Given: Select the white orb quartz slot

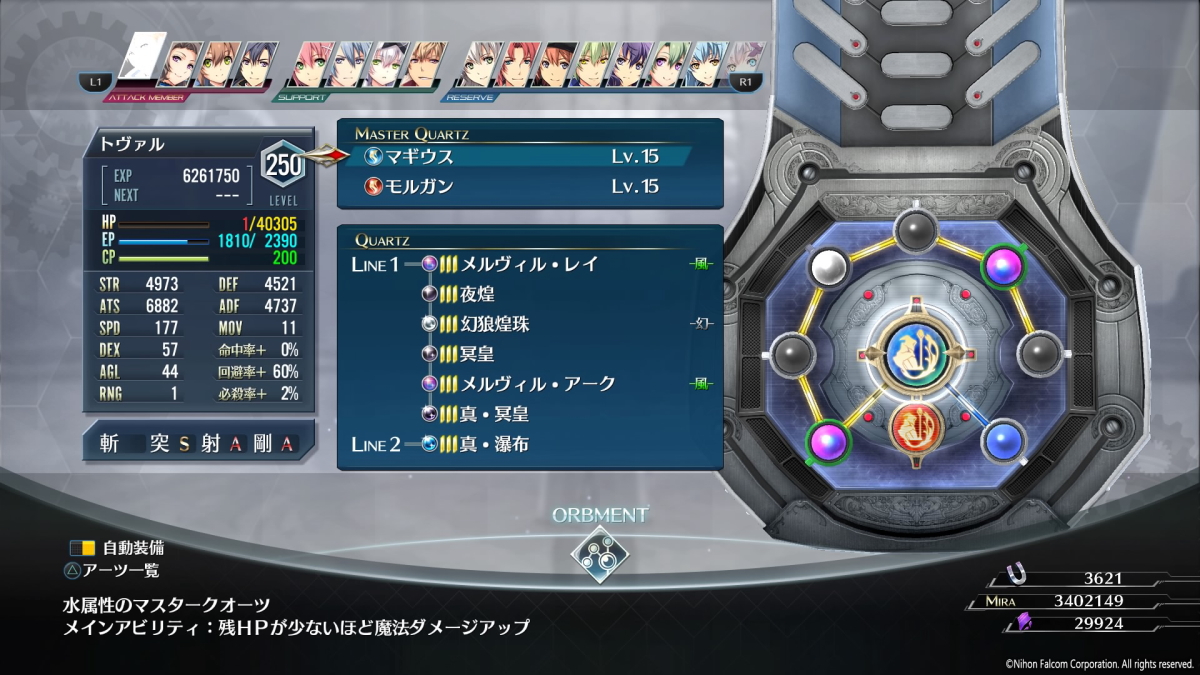Looking at the screenshot, I should coord(827,266).
